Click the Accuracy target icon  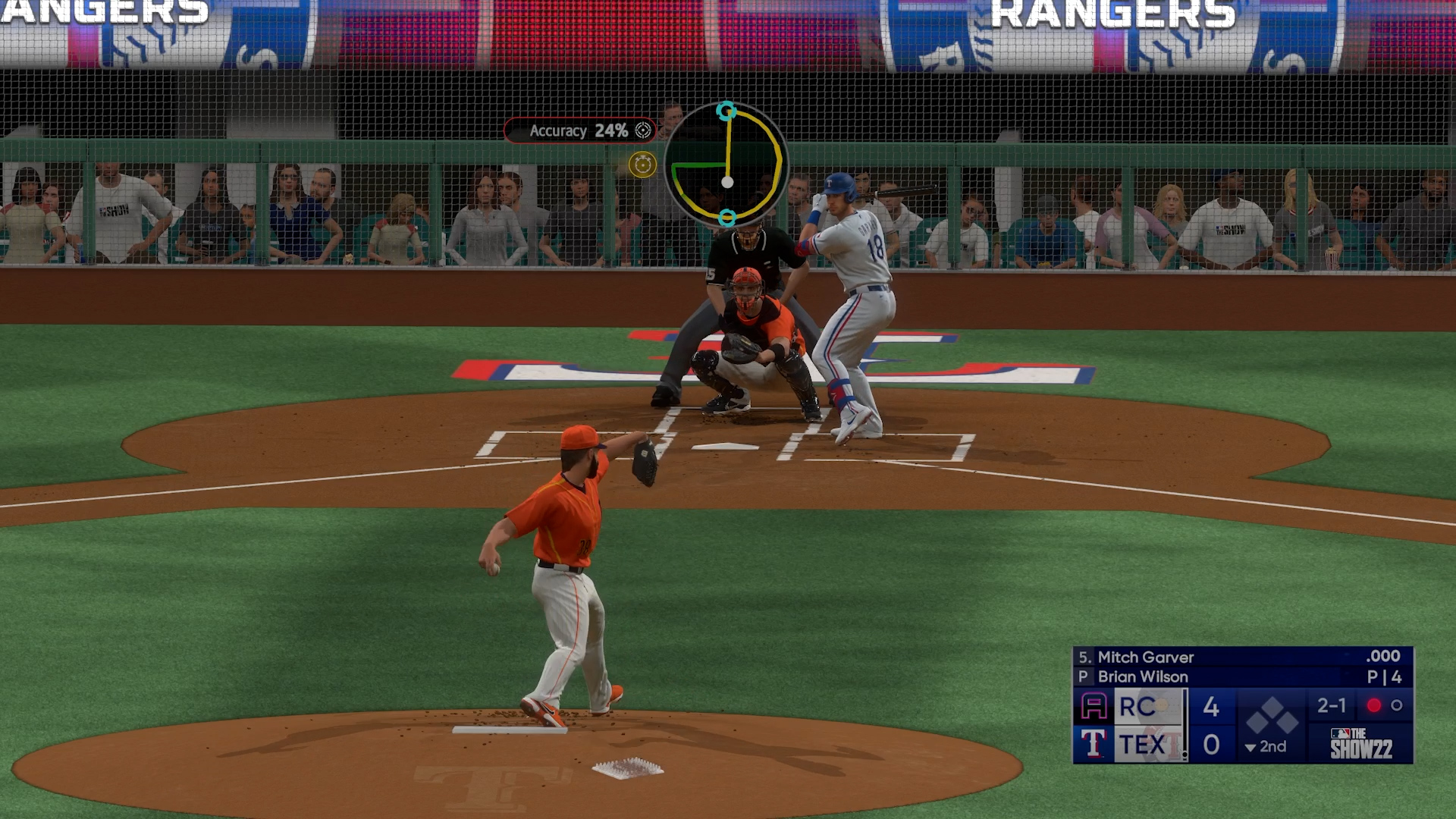643,131
